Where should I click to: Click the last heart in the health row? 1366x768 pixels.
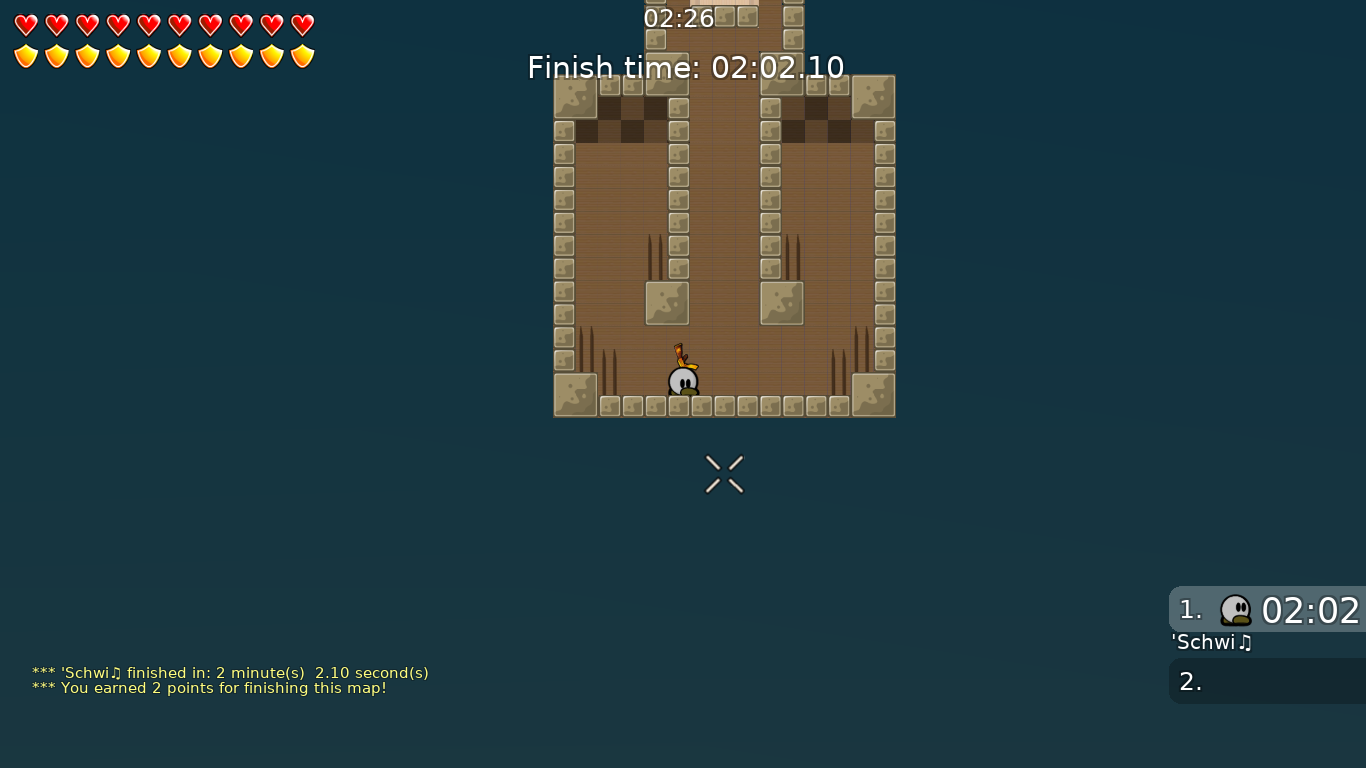[302, 24]
